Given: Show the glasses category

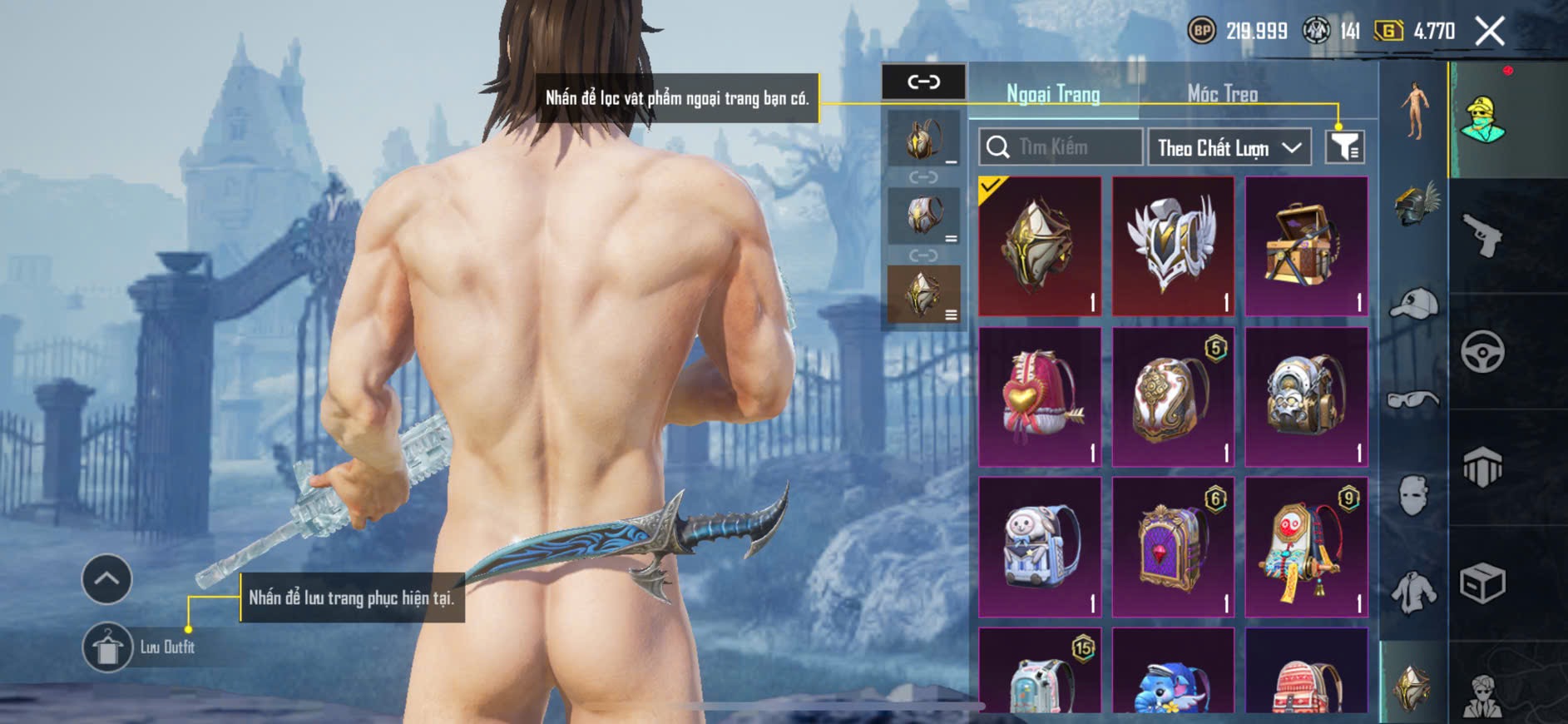Looking at the screenshot, I should point(1414,400).
